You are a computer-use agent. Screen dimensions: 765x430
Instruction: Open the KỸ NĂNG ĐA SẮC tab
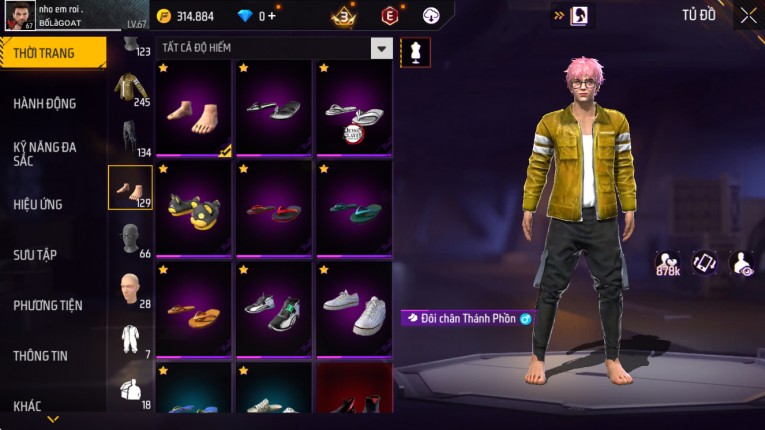(45, 153)
